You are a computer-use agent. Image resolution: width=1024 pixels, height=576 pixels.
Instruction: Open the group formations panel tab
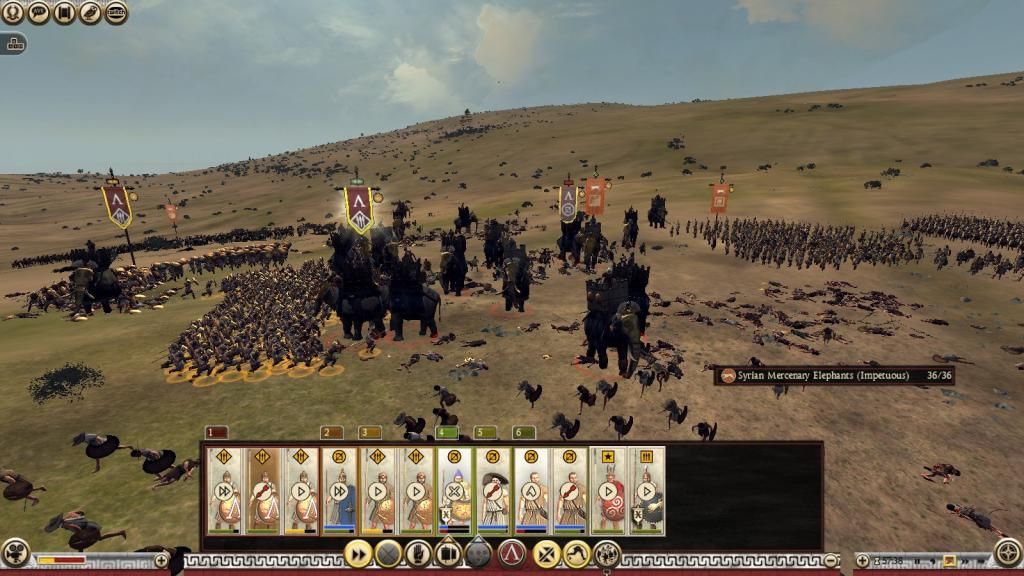(x=14, y=44)
